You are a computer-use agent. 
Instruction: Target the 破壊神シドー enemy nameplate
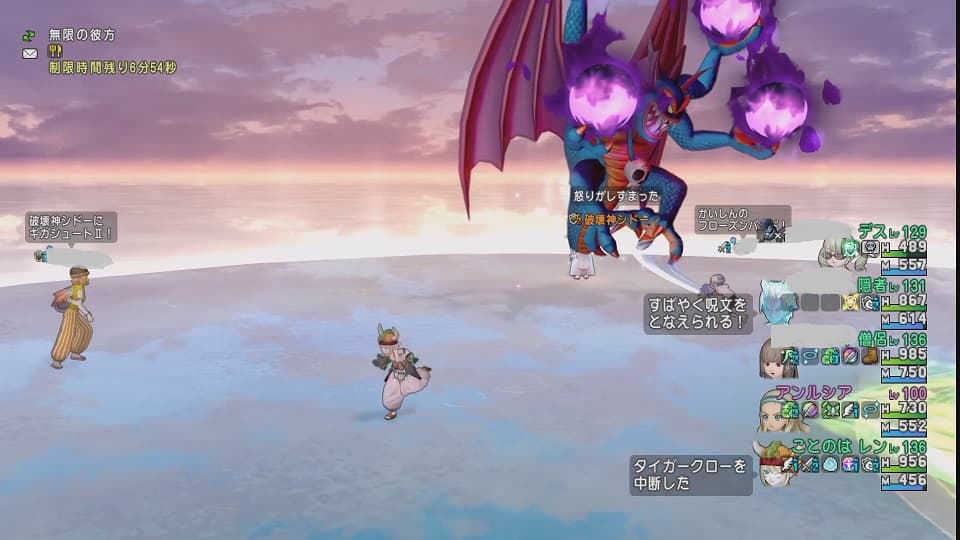(x=615, y=218)
